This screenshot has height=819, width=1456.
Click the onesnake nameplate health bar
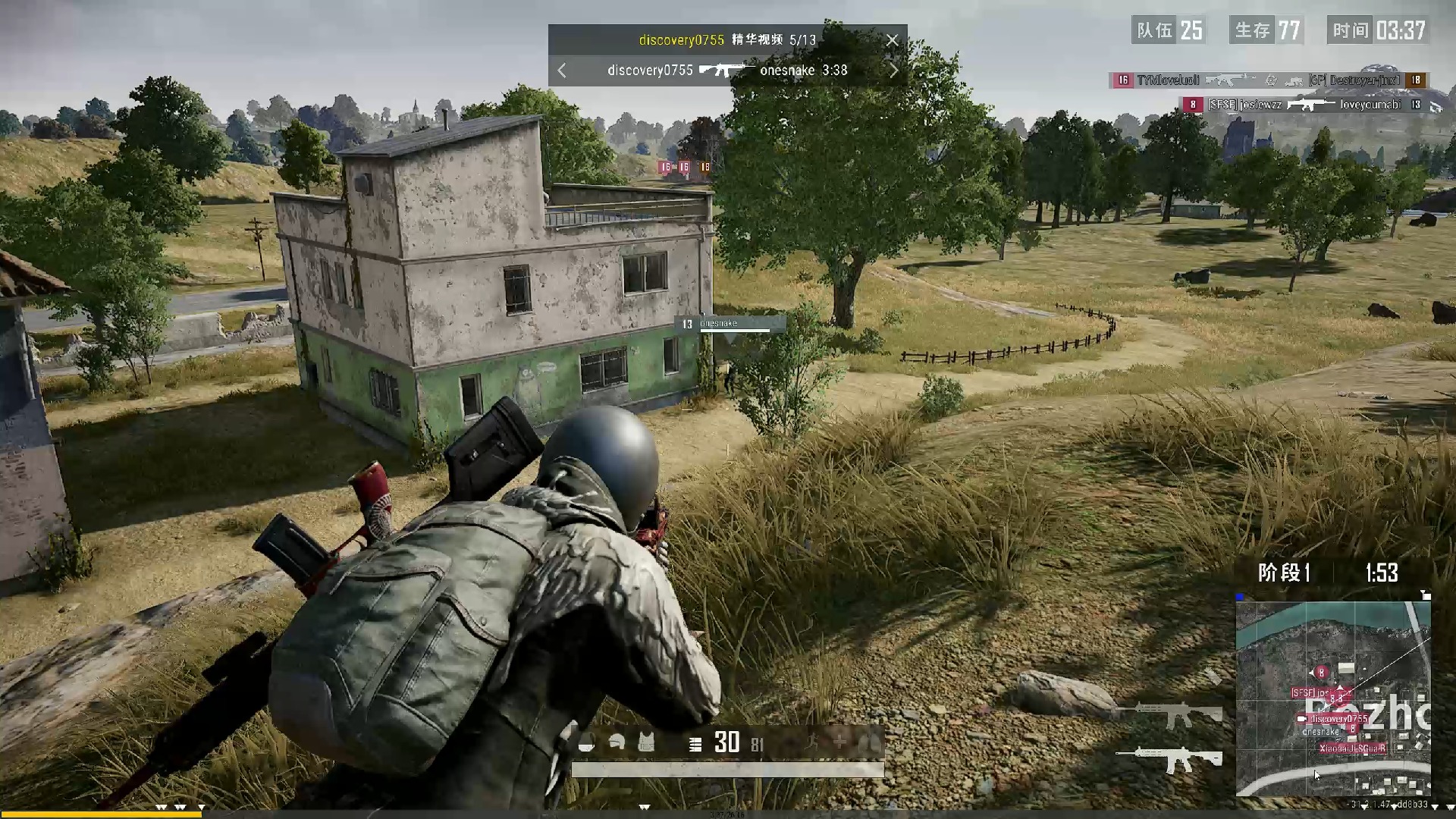pyautogui.click(x=734, y=331)
